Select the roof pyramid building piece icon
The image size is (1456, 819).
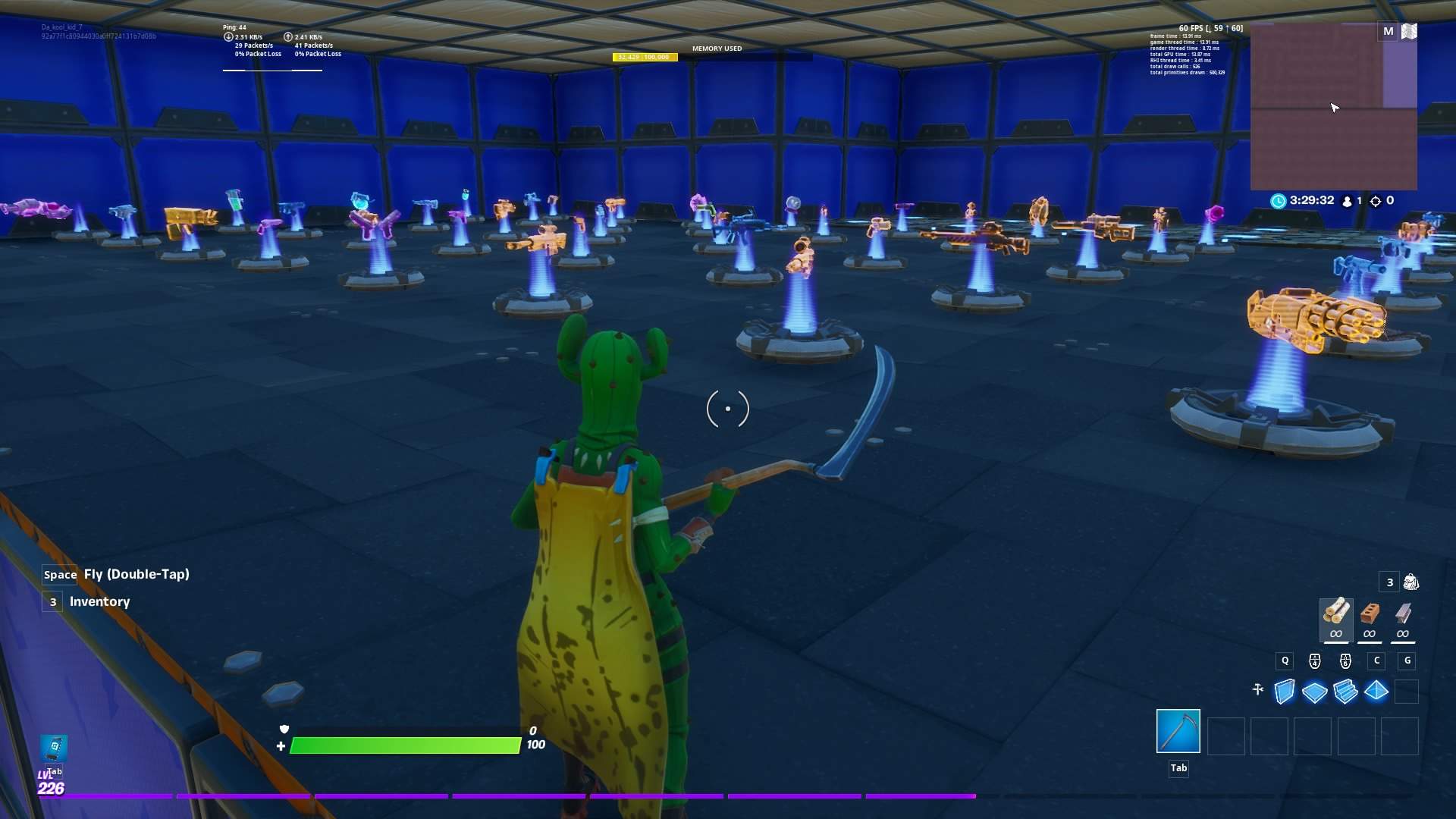tap(1377, 691)
